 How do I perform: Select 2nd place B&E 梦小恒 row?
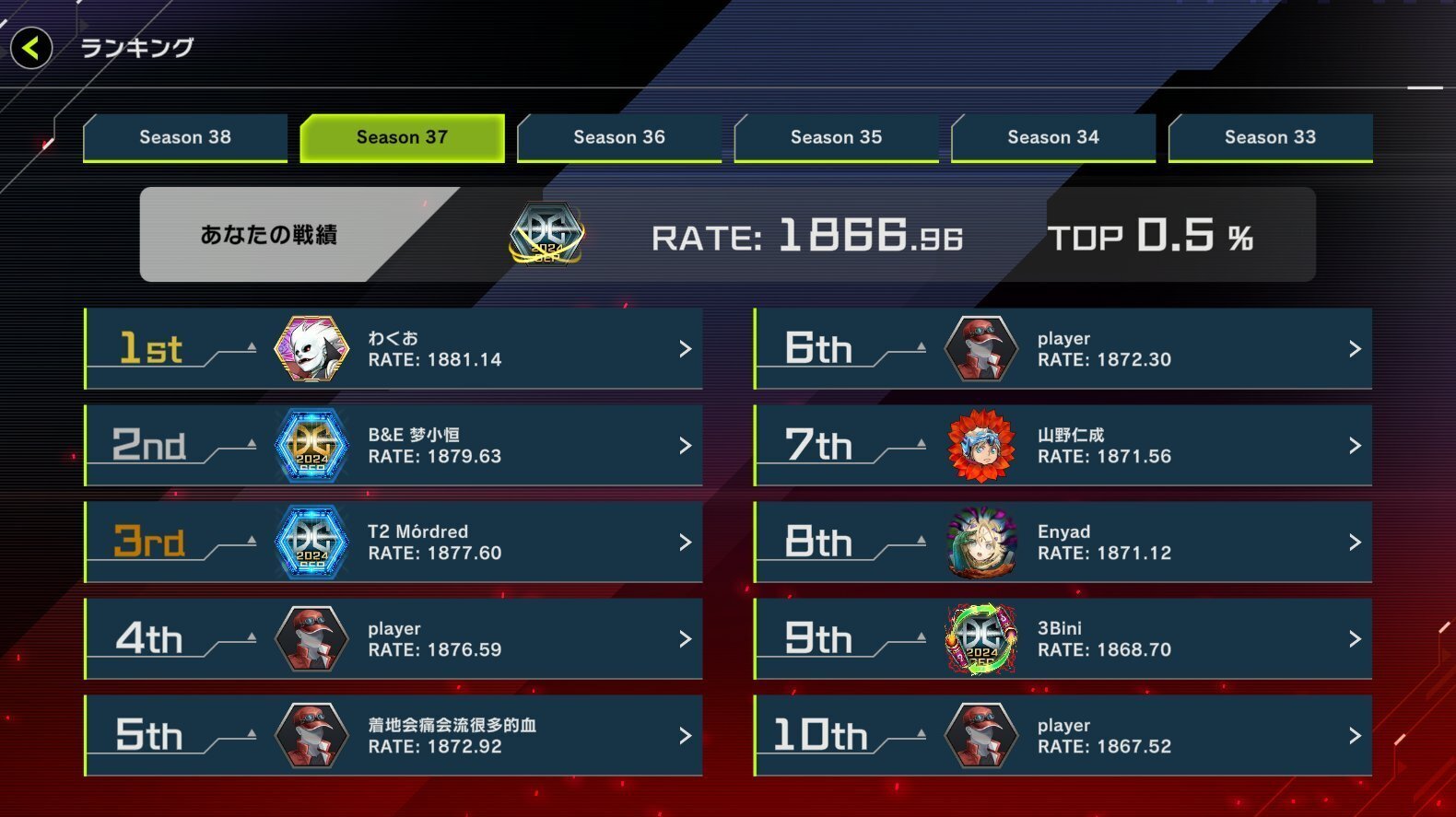pyautogui.click(x=393, y=446)
